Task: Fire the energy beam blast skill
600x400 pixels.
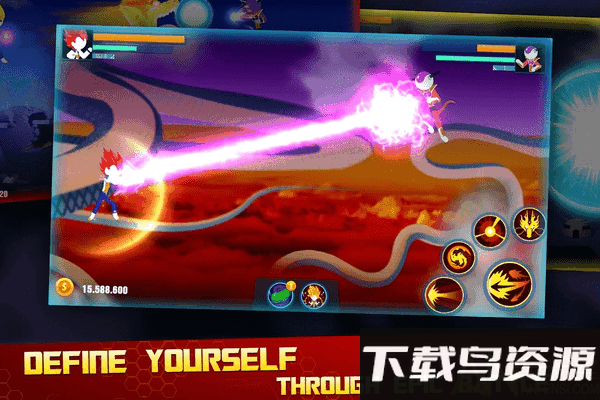Action: pos(441,295)
